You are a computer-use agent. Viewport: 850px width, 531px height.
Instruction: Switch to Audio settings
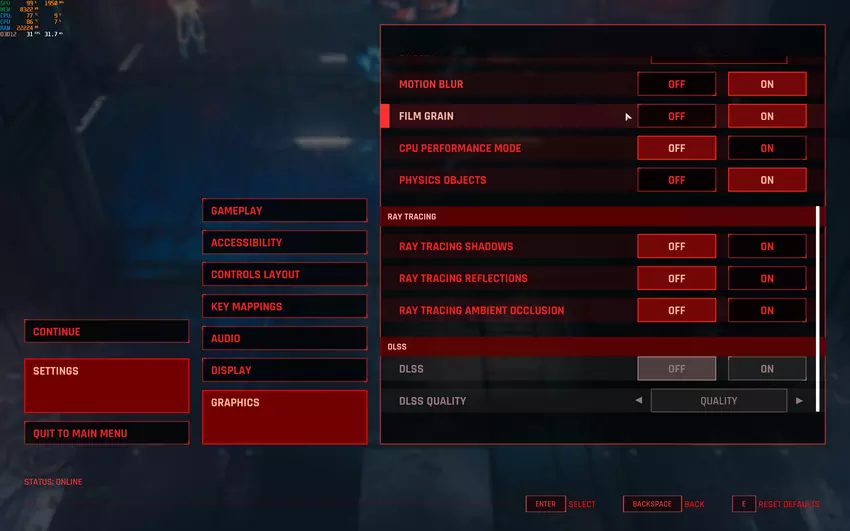284,339
